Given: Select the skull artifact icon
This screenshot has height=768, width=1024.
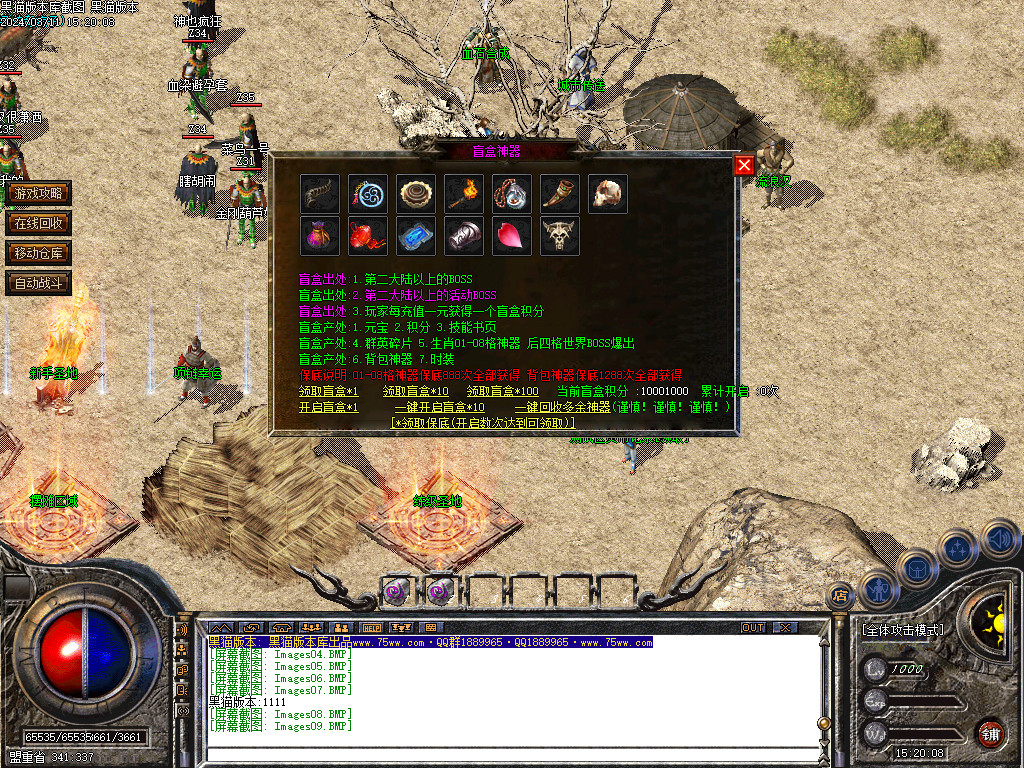Looking at the screenshot, I should point(608,194).
